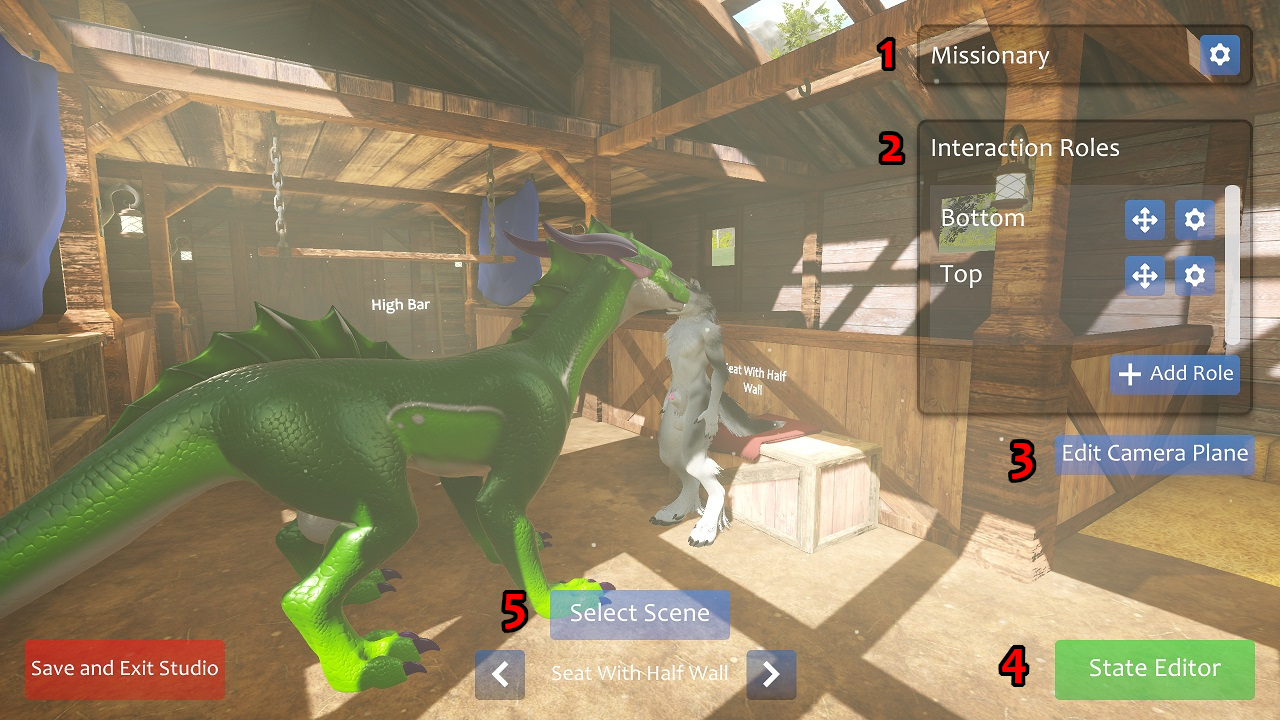Image resolution: width=1280 pixels, height=720 pixels.
Task: Open the Bottom role gear settings
Action: click(1194, 219)
